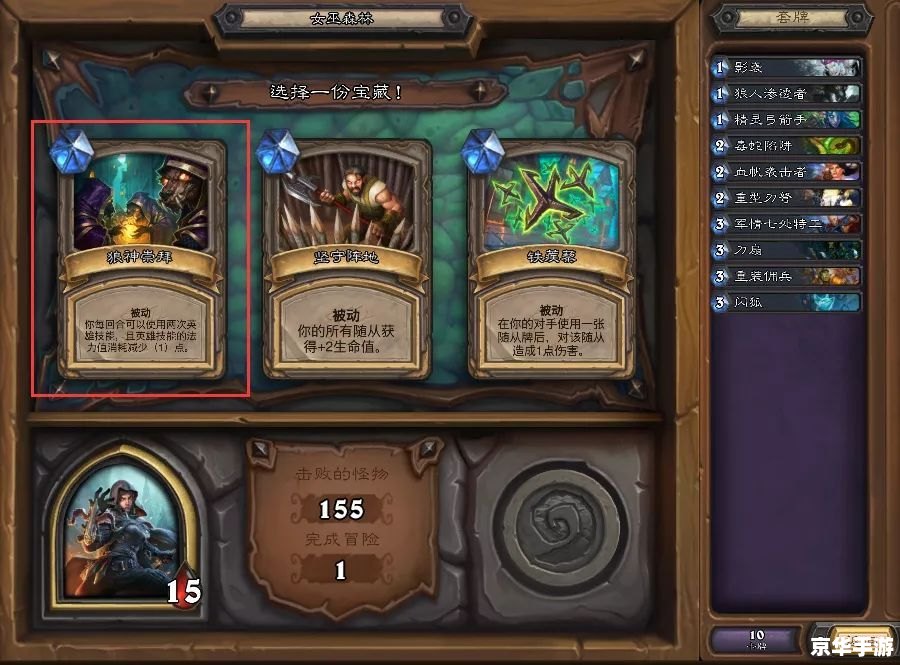Pick the 铁蒺藜 treasure card
900x665 pixels.
(551, 260)
